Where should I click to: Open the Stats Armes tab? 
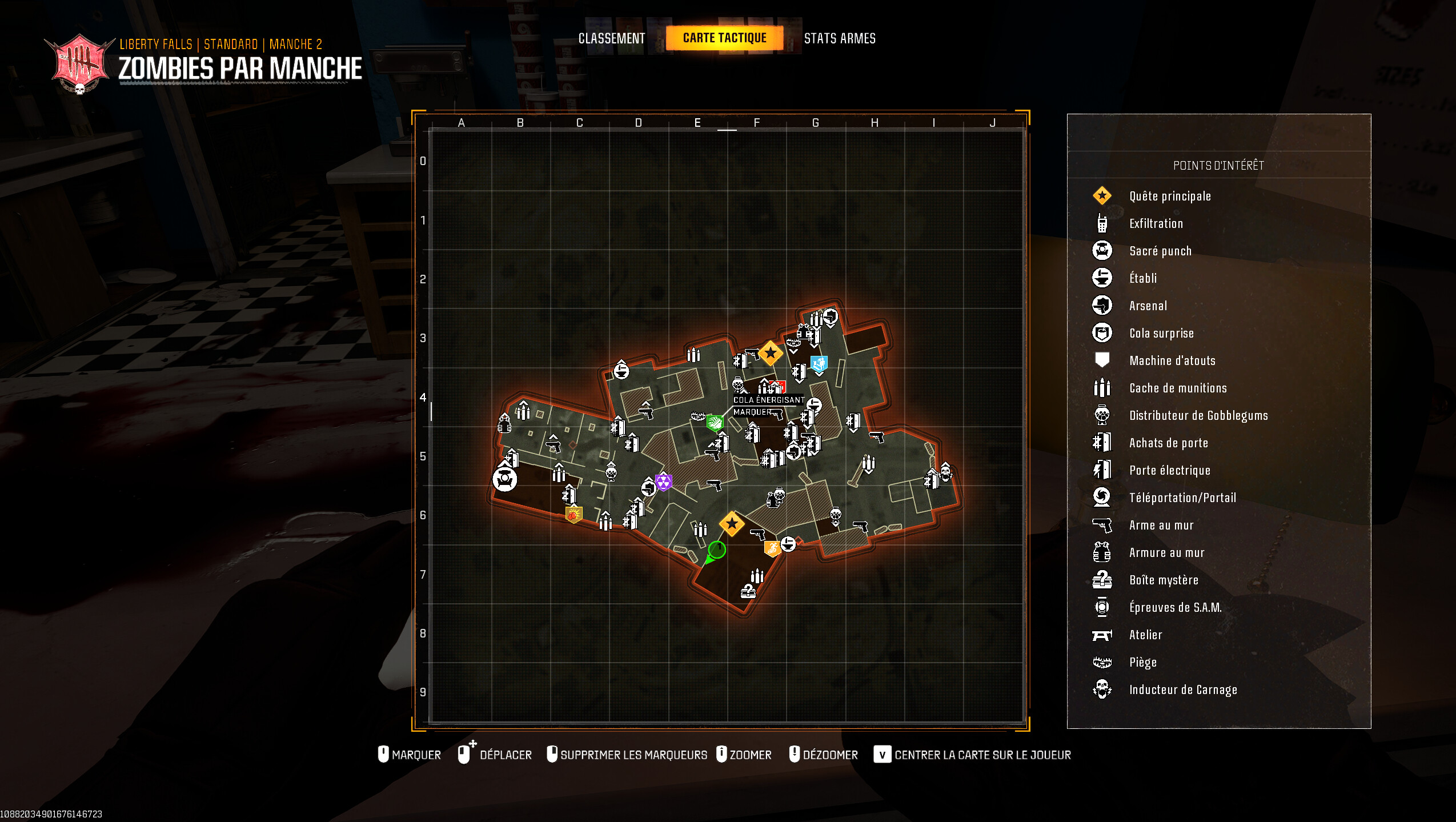pyautogui.click(x=839, y=38)
